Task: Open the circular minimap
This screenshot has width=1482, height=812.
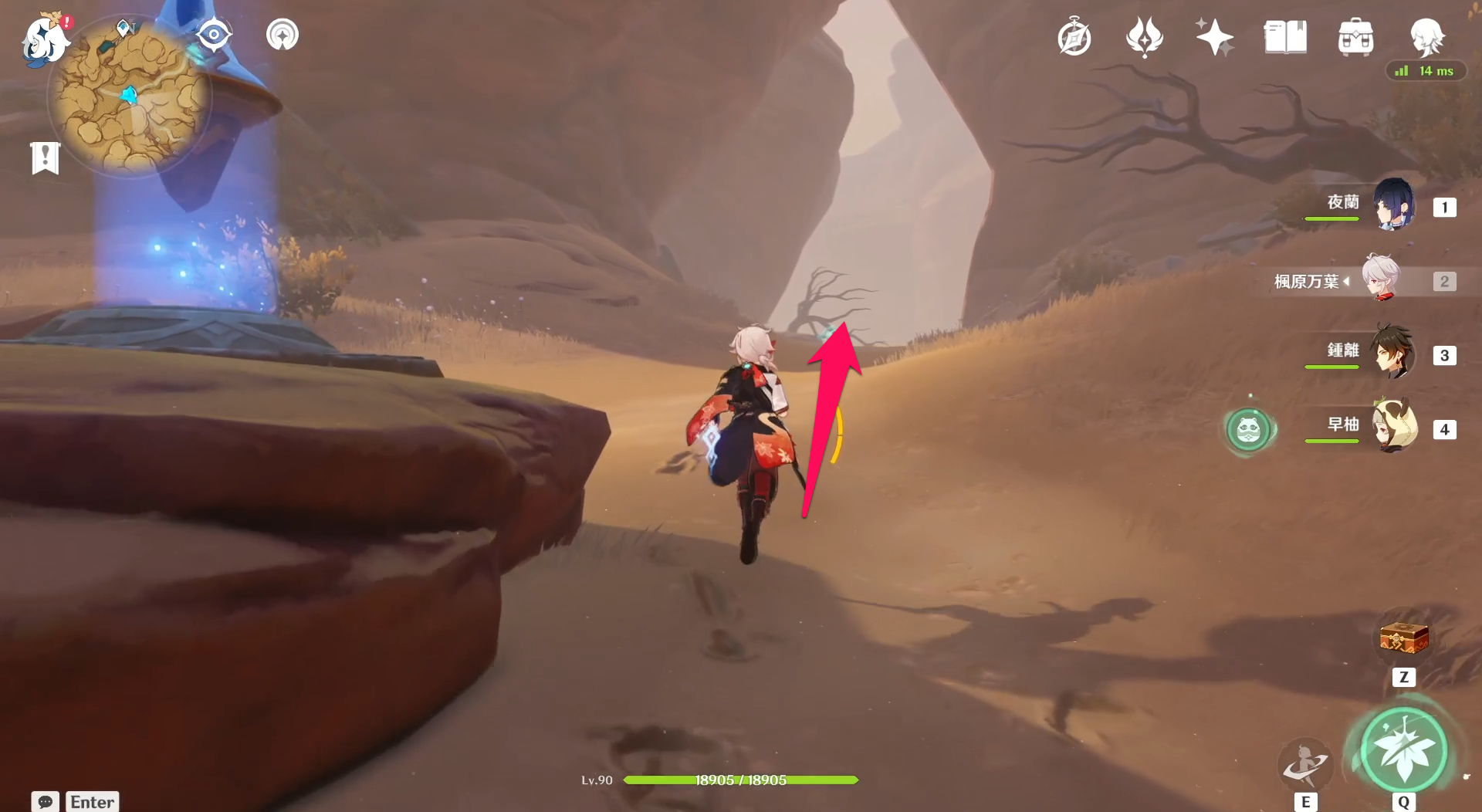Action: pos(130,98)
